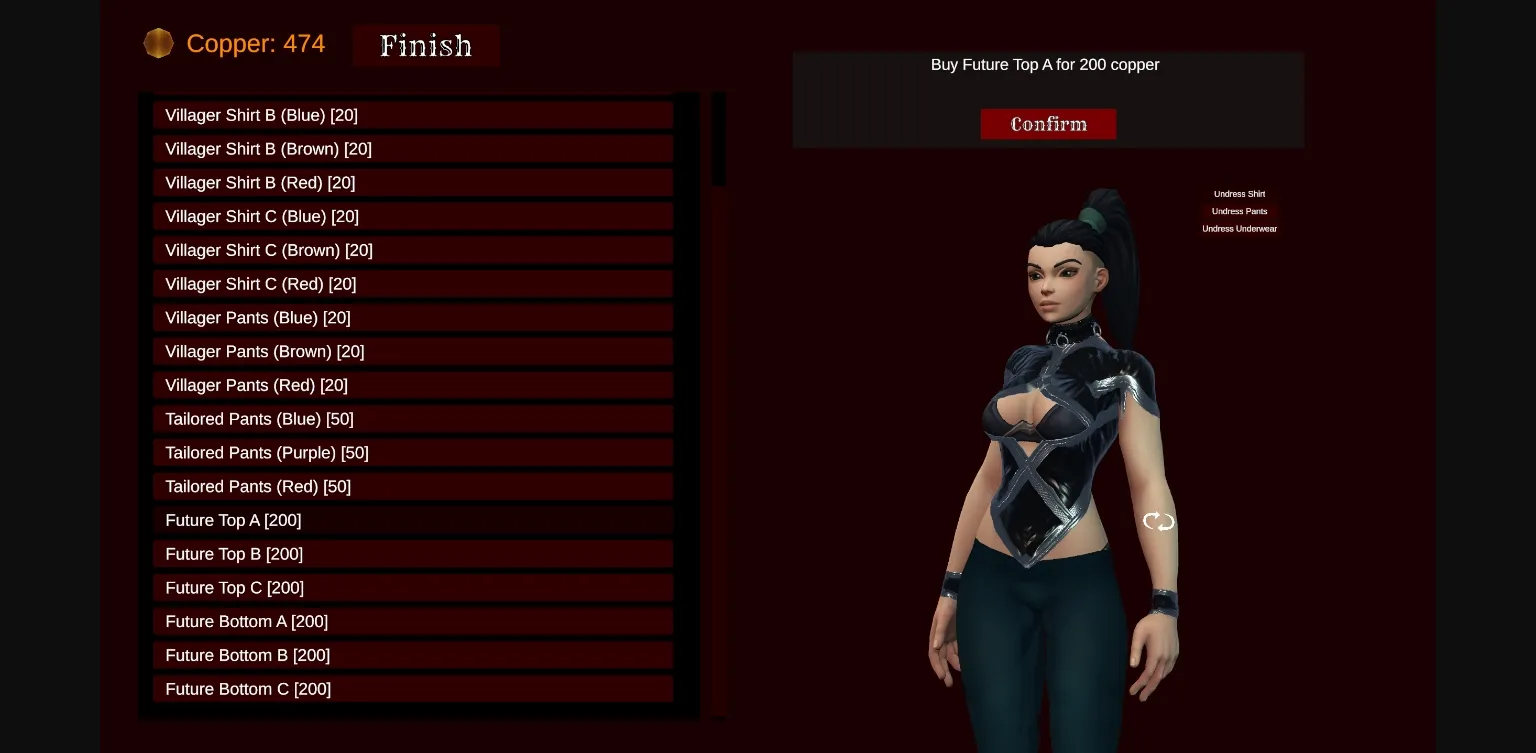Pick Tailored Pants (Purple) for 50 copper
The image size is (1536, 753).
tap(413, 453)
